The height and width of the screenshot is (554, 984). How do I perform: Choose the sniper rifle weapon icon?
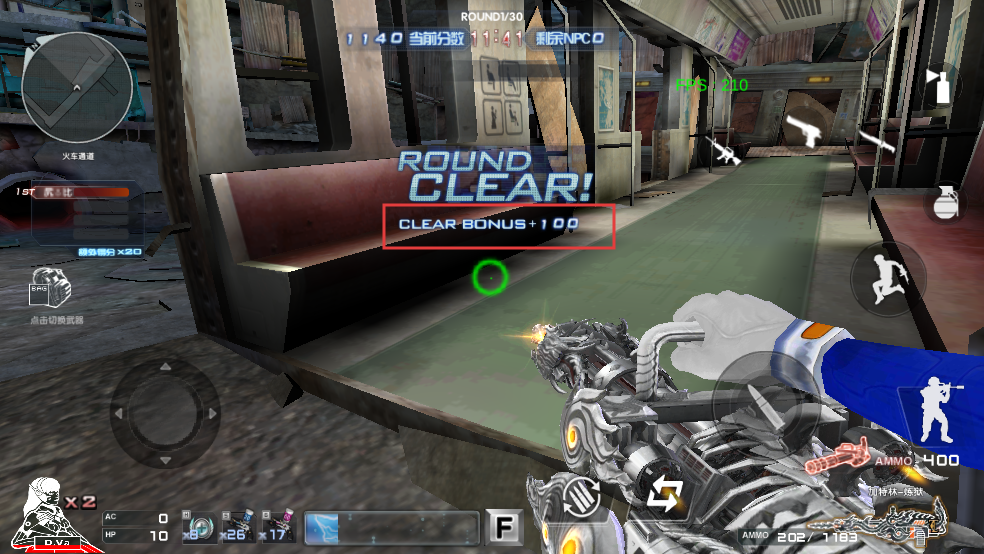coord(878,140)
